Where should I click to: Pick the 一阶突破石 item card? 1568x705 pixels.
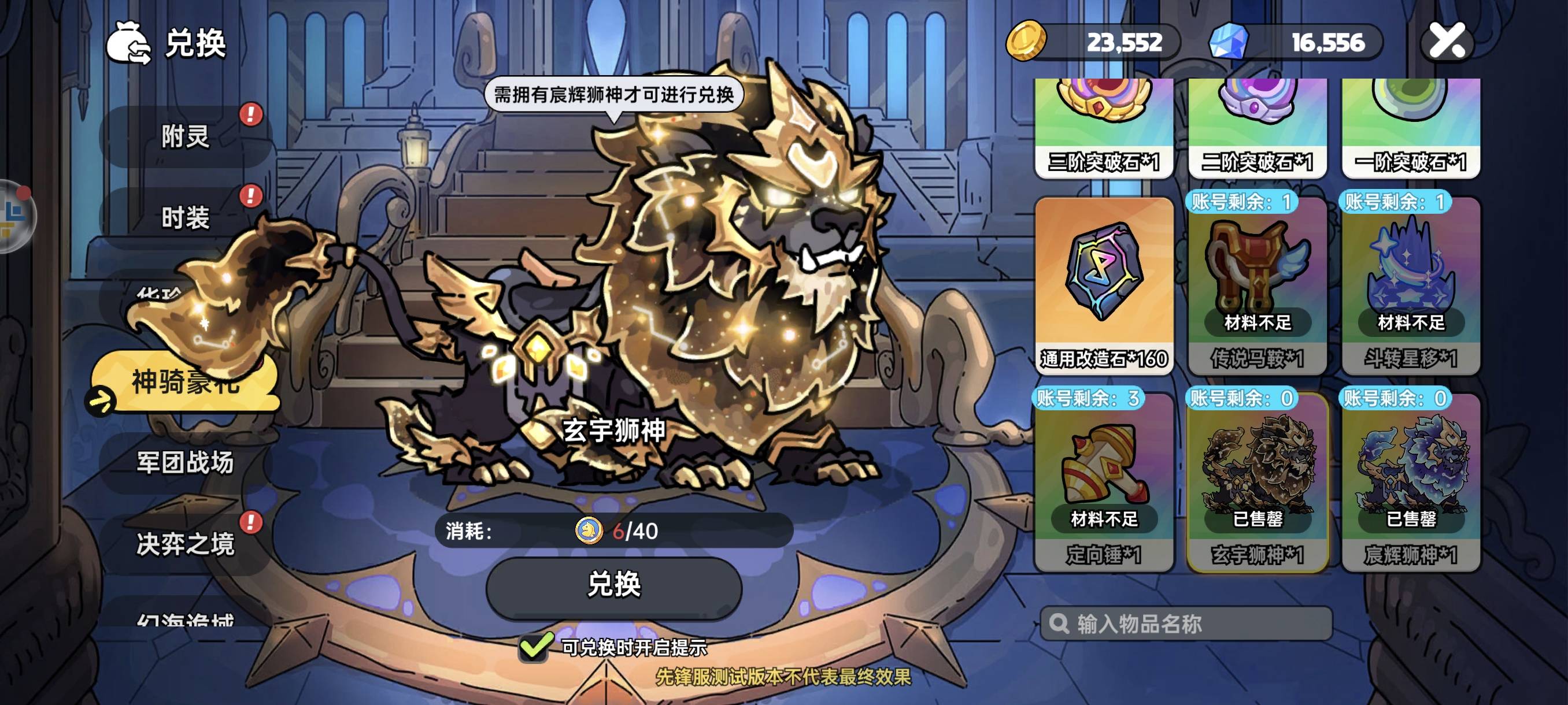1410,128
